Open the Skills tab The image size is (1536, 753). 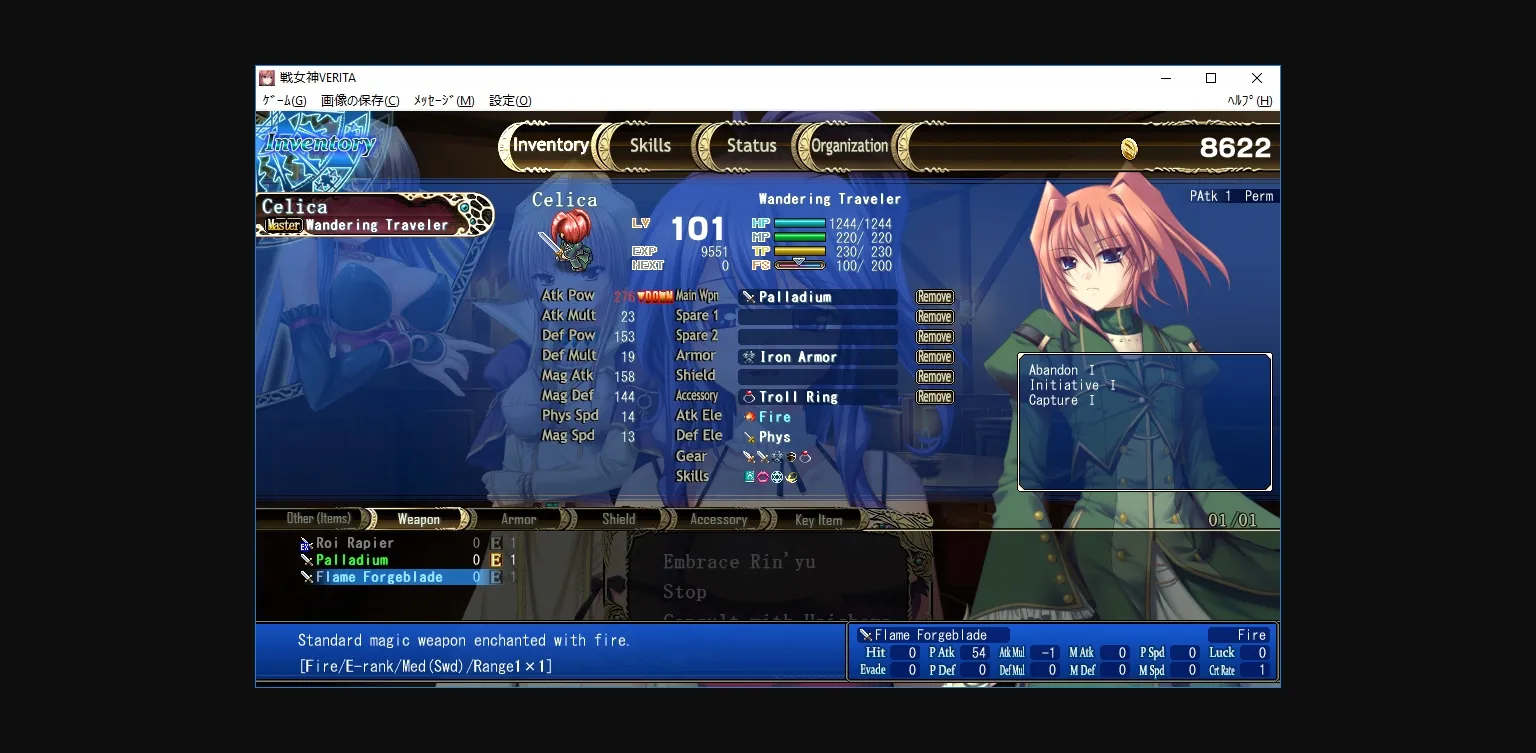pyautogui.click(x=650, y=146)
